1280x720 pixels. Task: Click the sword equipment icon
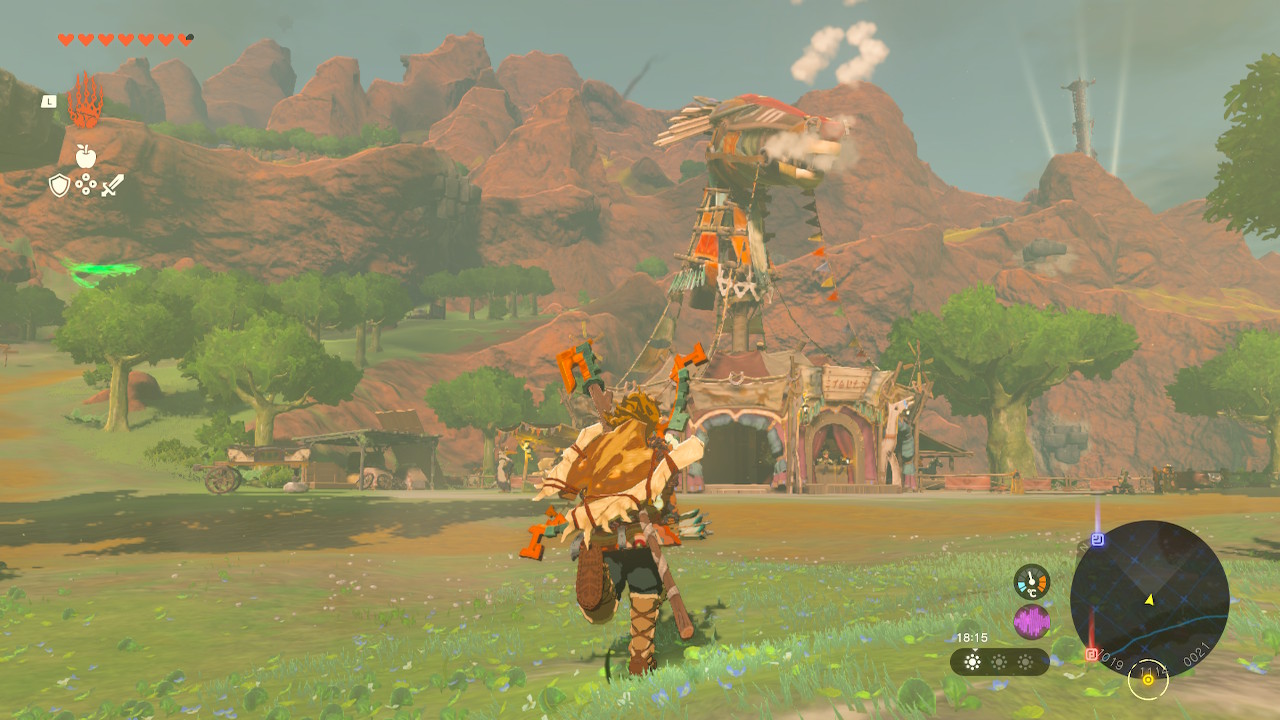[x=113, y=184]
